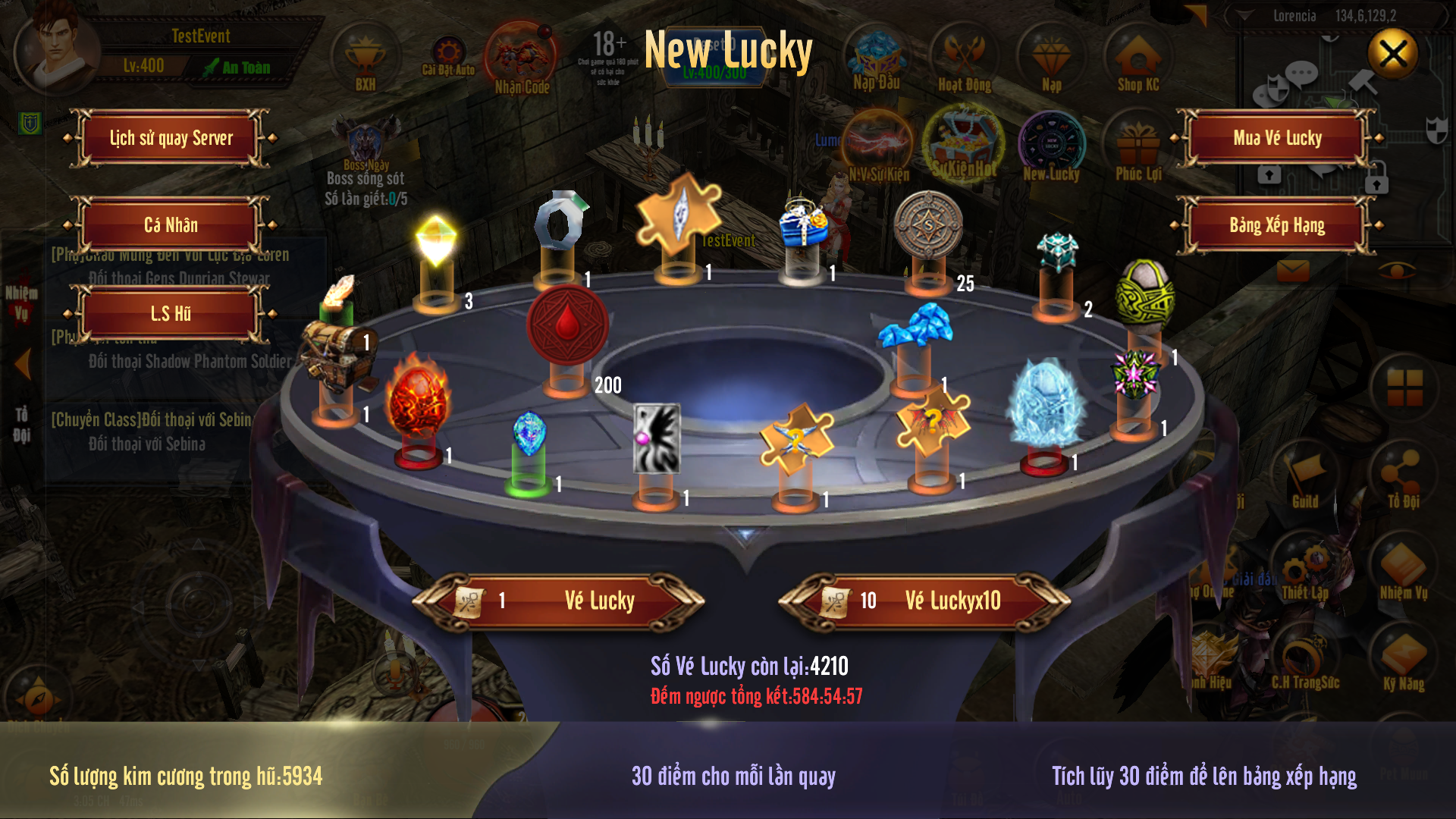Screen dimensions: 1456x819
Task: Spin ten times with Vé Luckyx10
Action: (x=924, y=601)
